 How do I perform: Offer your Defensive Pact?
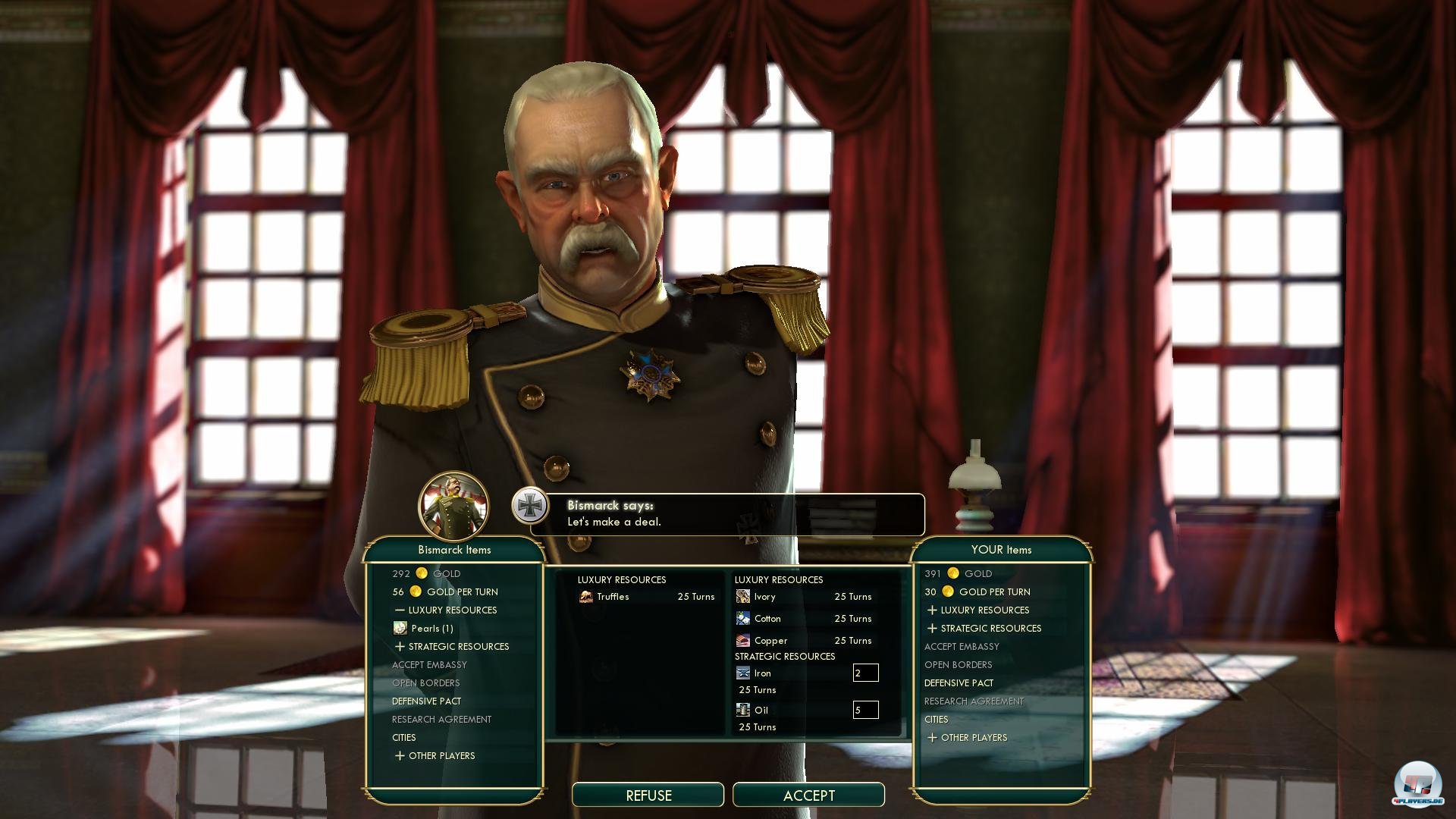click(x=959, y=683)
